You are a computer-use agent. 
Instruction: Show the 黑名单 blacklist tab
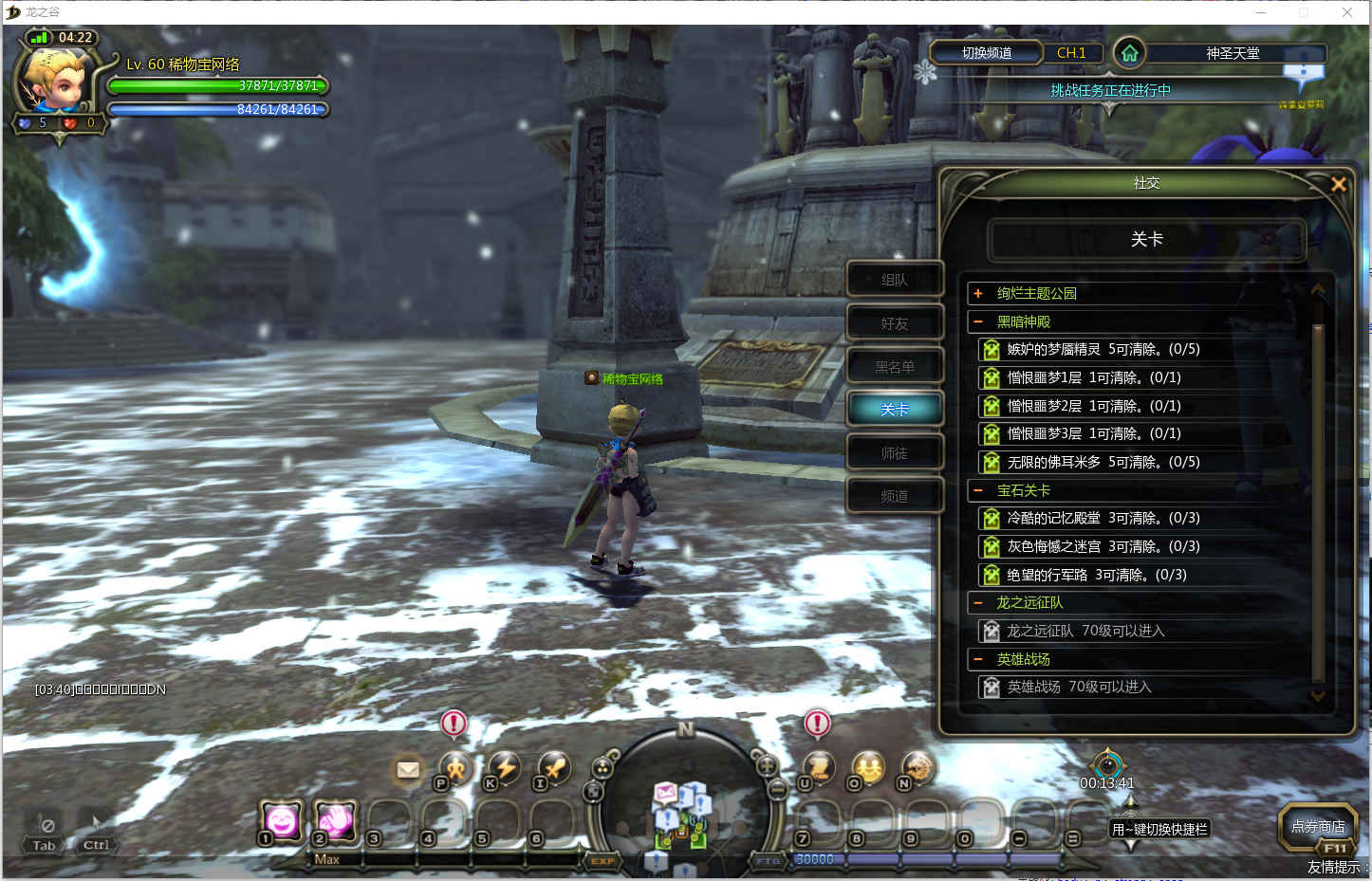894,367
